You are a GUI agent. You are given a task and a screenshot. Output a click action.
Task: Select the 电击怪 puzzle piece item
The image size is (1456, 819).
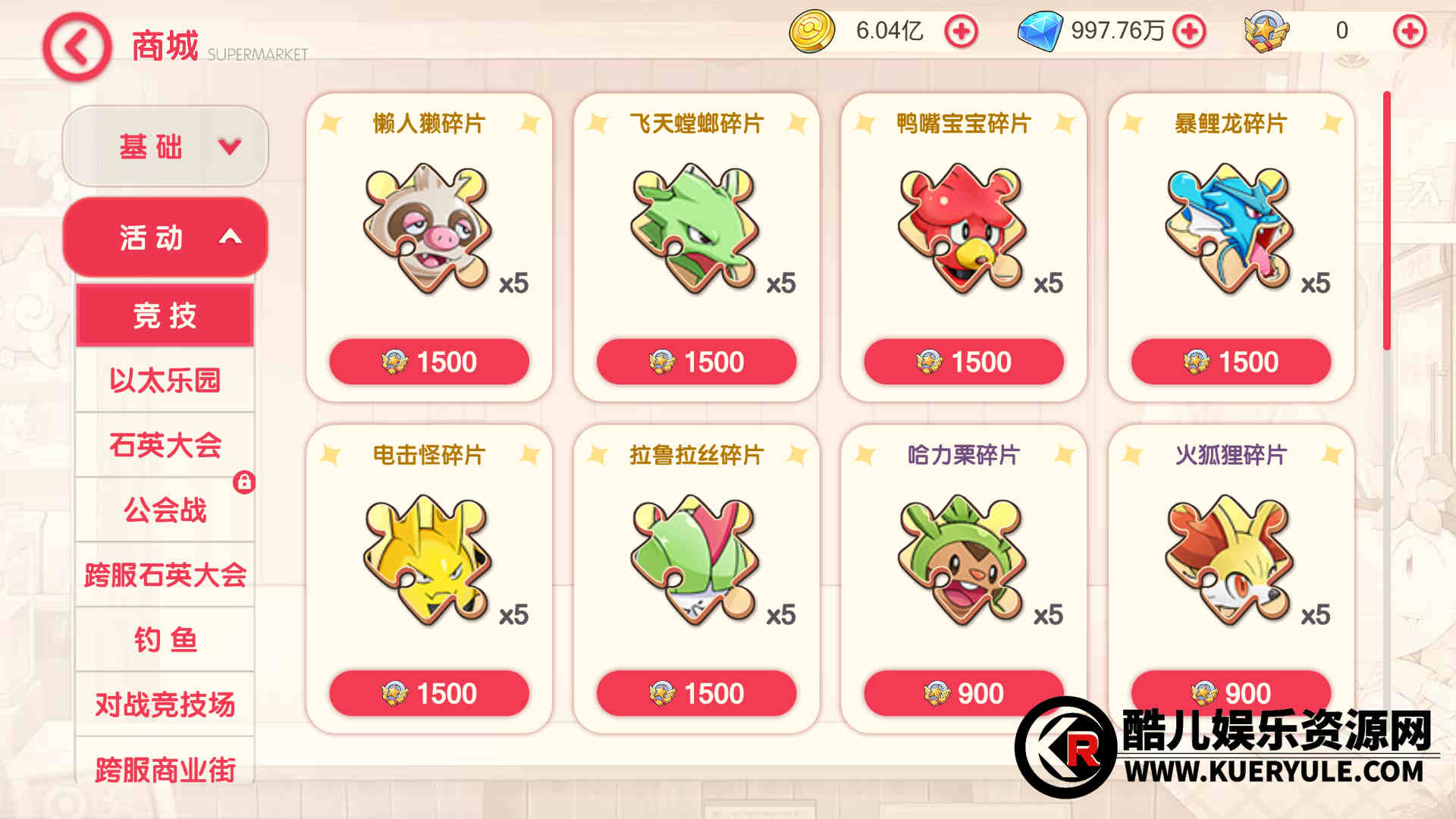click(428, 560)
